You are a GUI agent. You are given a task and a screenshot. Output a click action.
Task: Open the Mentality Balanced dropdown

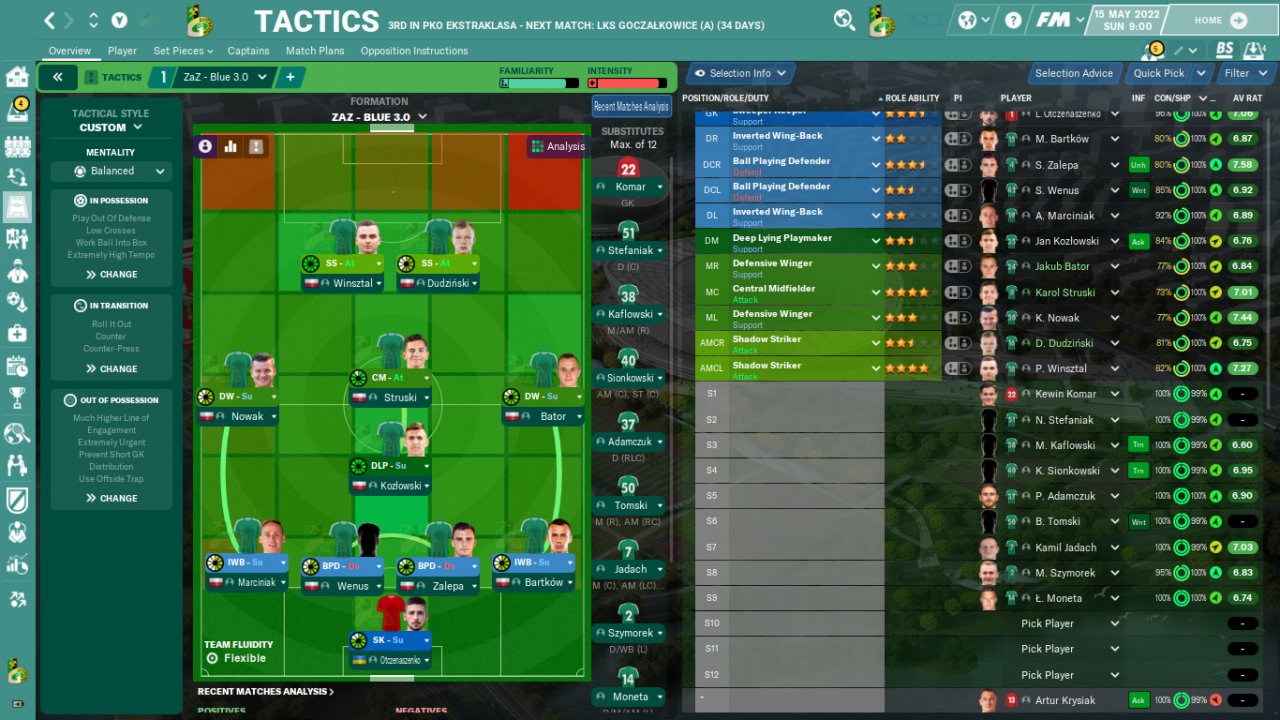111,171
